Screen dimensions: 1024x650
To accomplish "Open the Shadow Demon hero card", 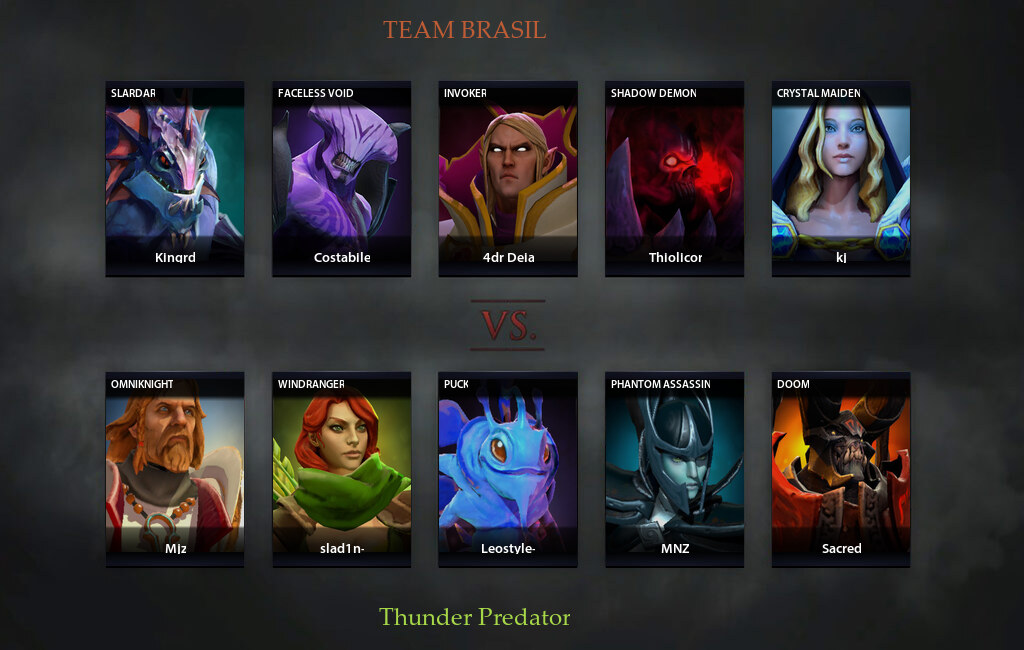I will (x=674, y=179).
